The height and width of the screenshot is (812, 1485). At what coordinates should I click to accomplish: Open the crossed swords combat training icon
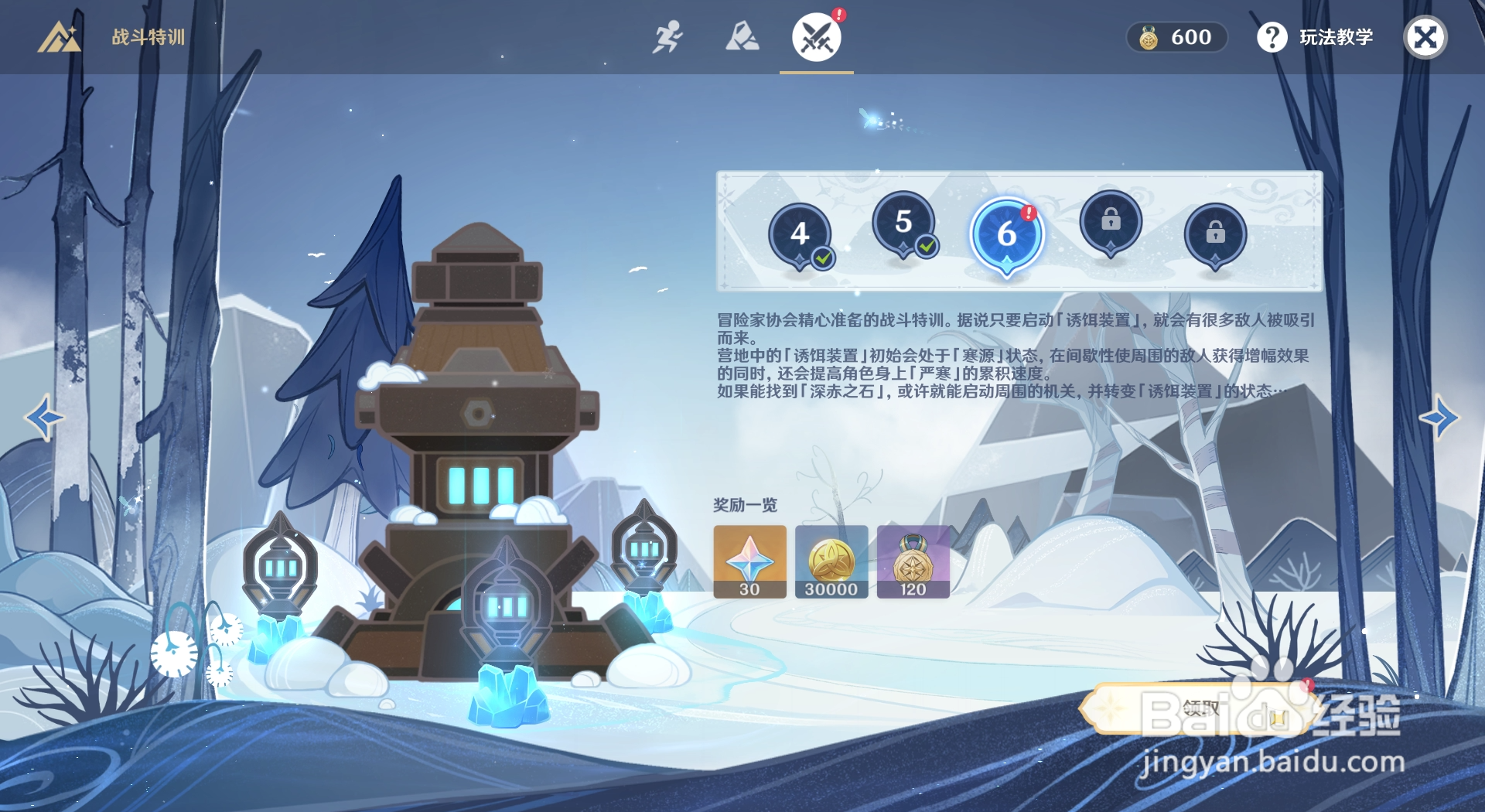tap(817, 36)
